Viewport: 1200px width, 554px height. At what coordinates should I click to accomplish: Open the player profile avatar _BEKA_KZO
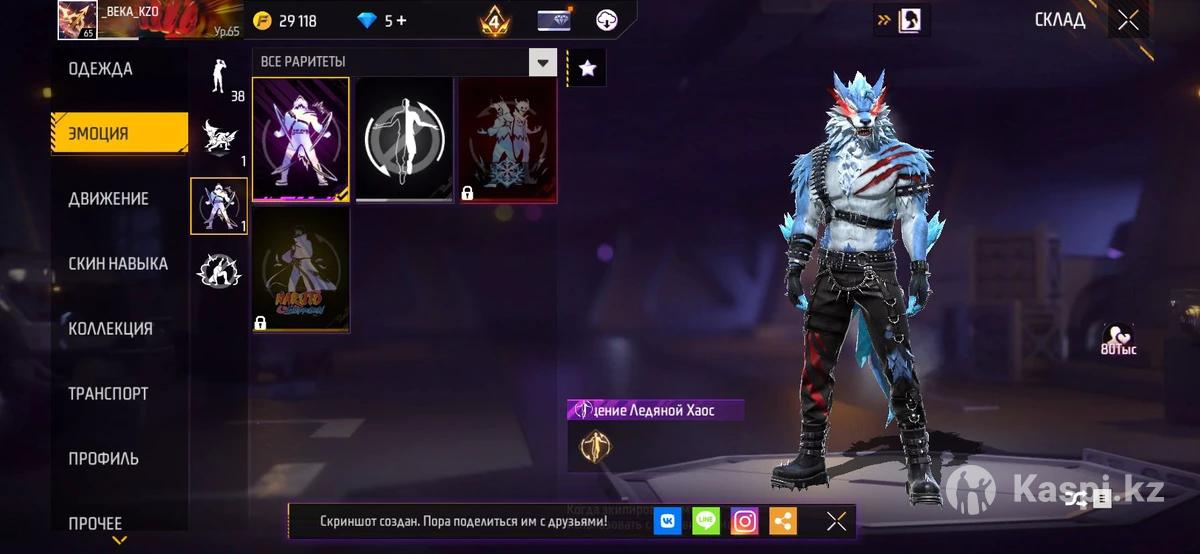pos(77,20)
